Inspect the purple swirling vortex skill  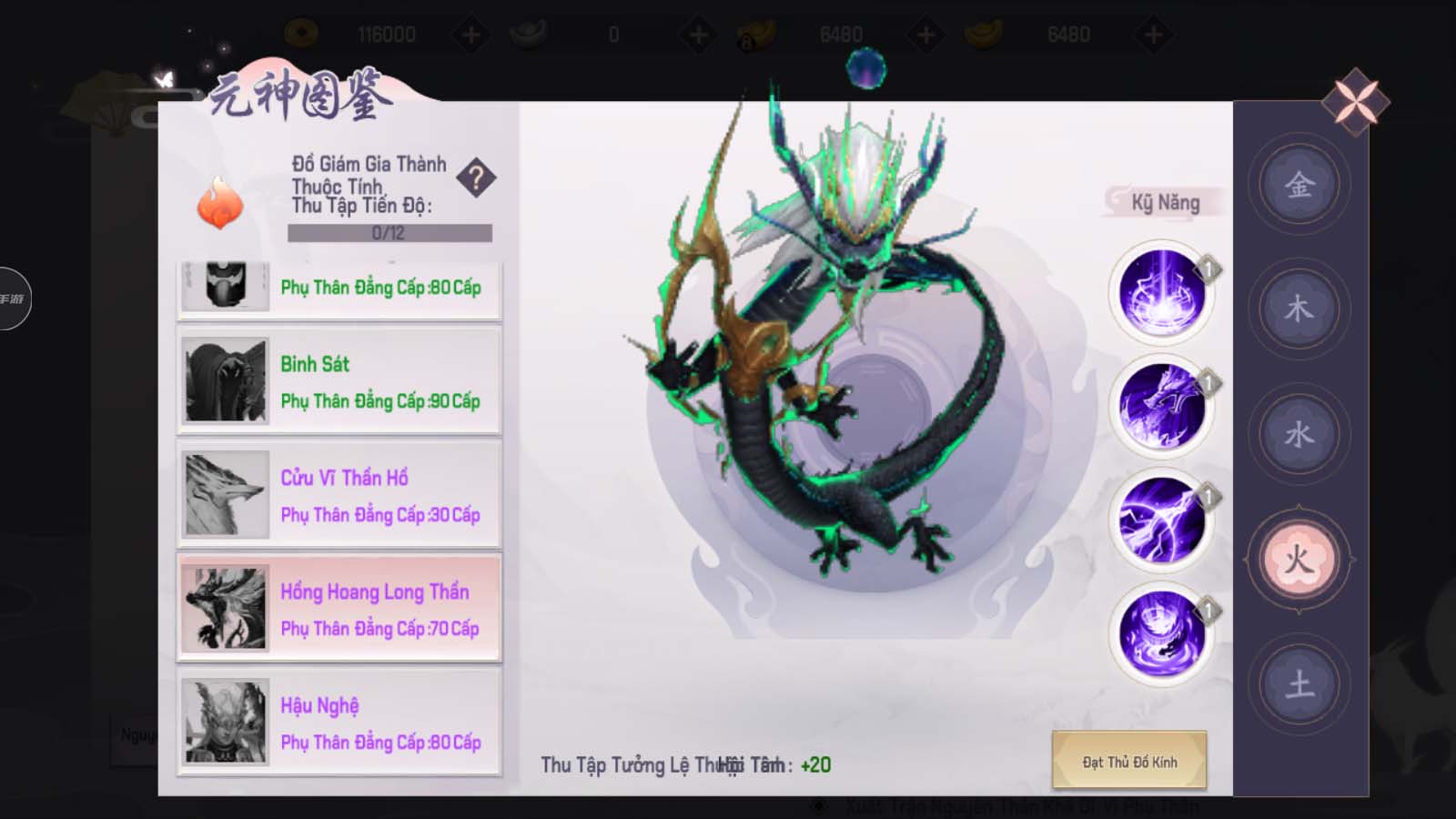coord(1161,632)
